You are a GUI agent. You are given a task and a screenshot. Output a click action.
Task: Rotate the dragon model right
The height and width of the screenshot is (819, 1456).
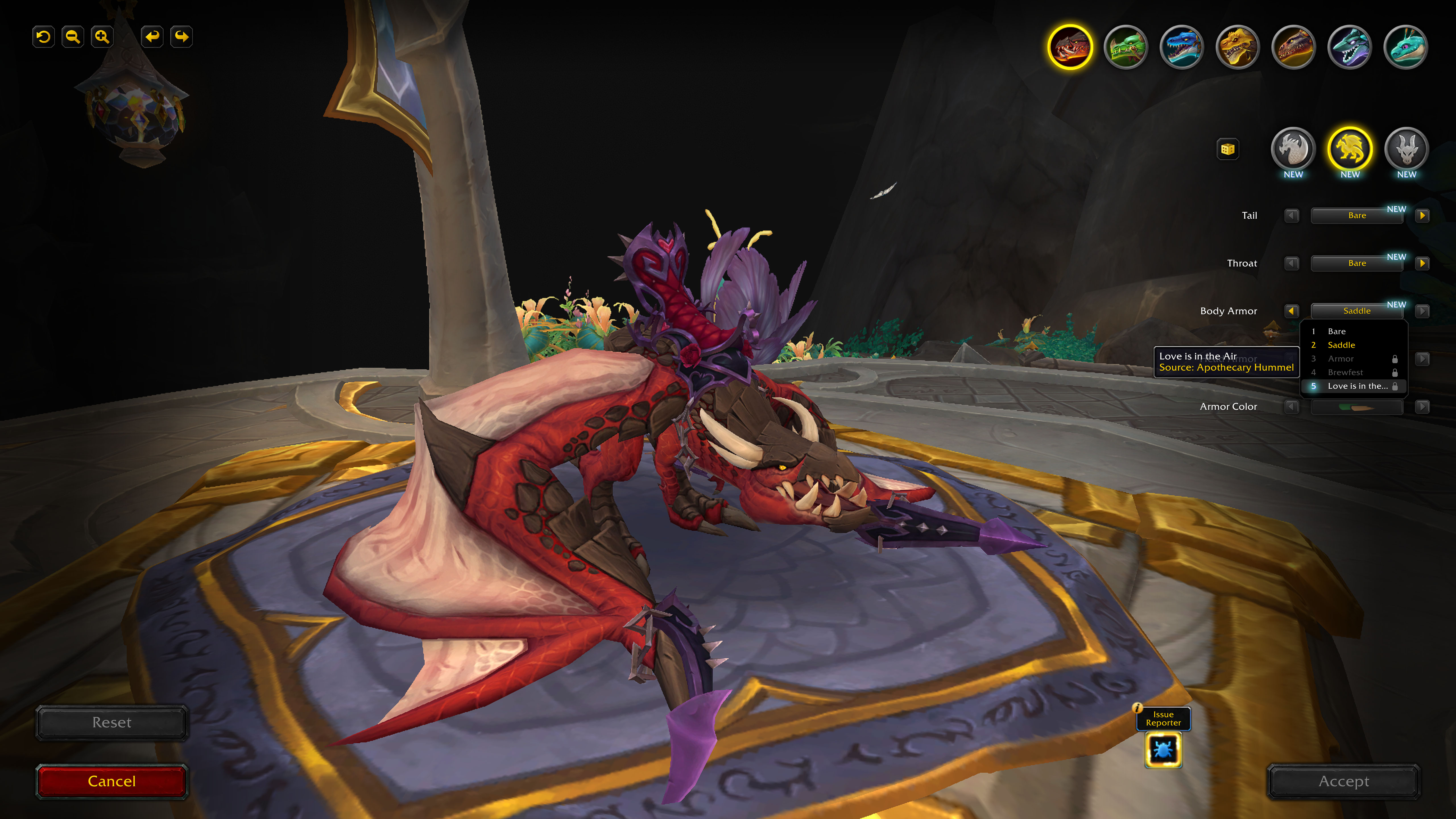tap(181, 37)
